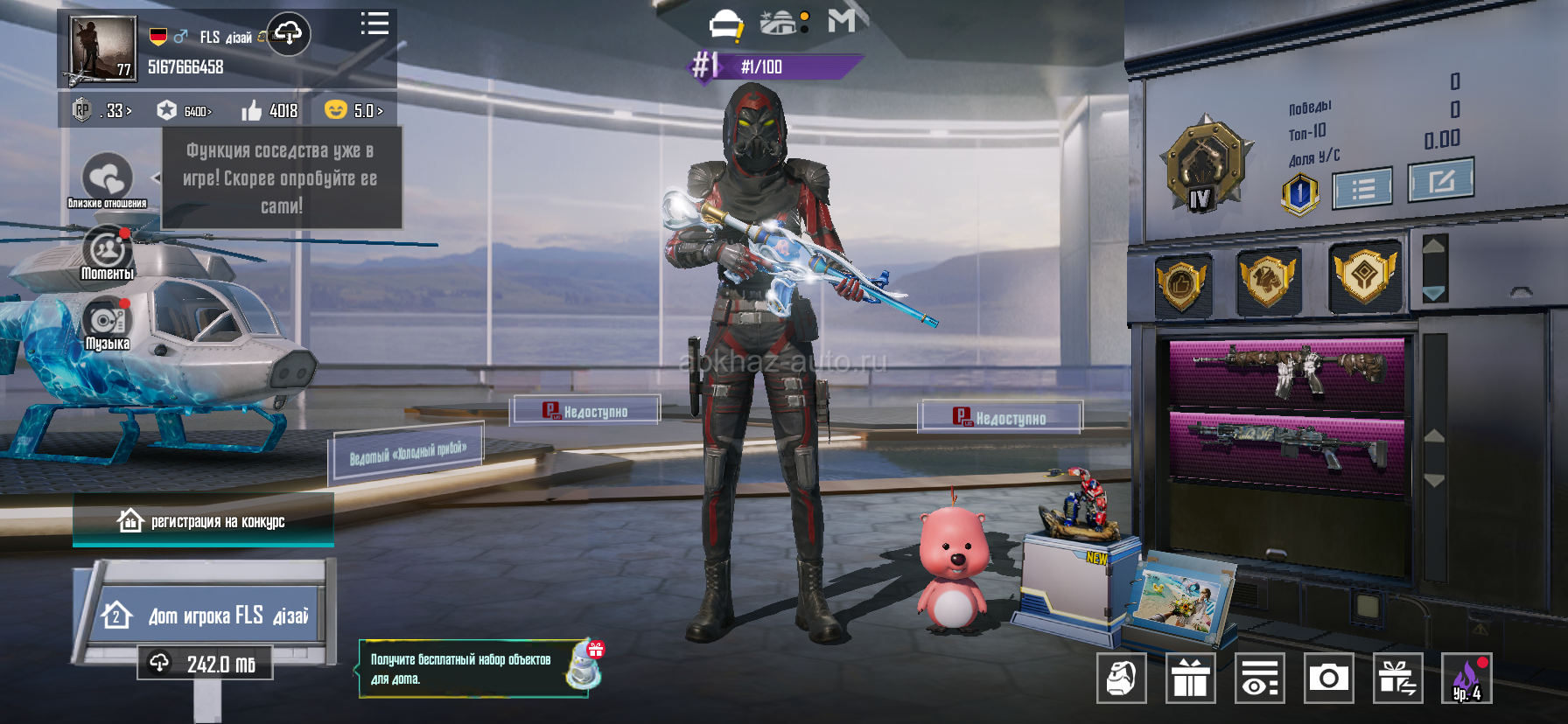Screen dimensions: 1568x724
Task: Open the Близкие отношения heart icon
Action: pyautogui.click(x=107, y=179)
